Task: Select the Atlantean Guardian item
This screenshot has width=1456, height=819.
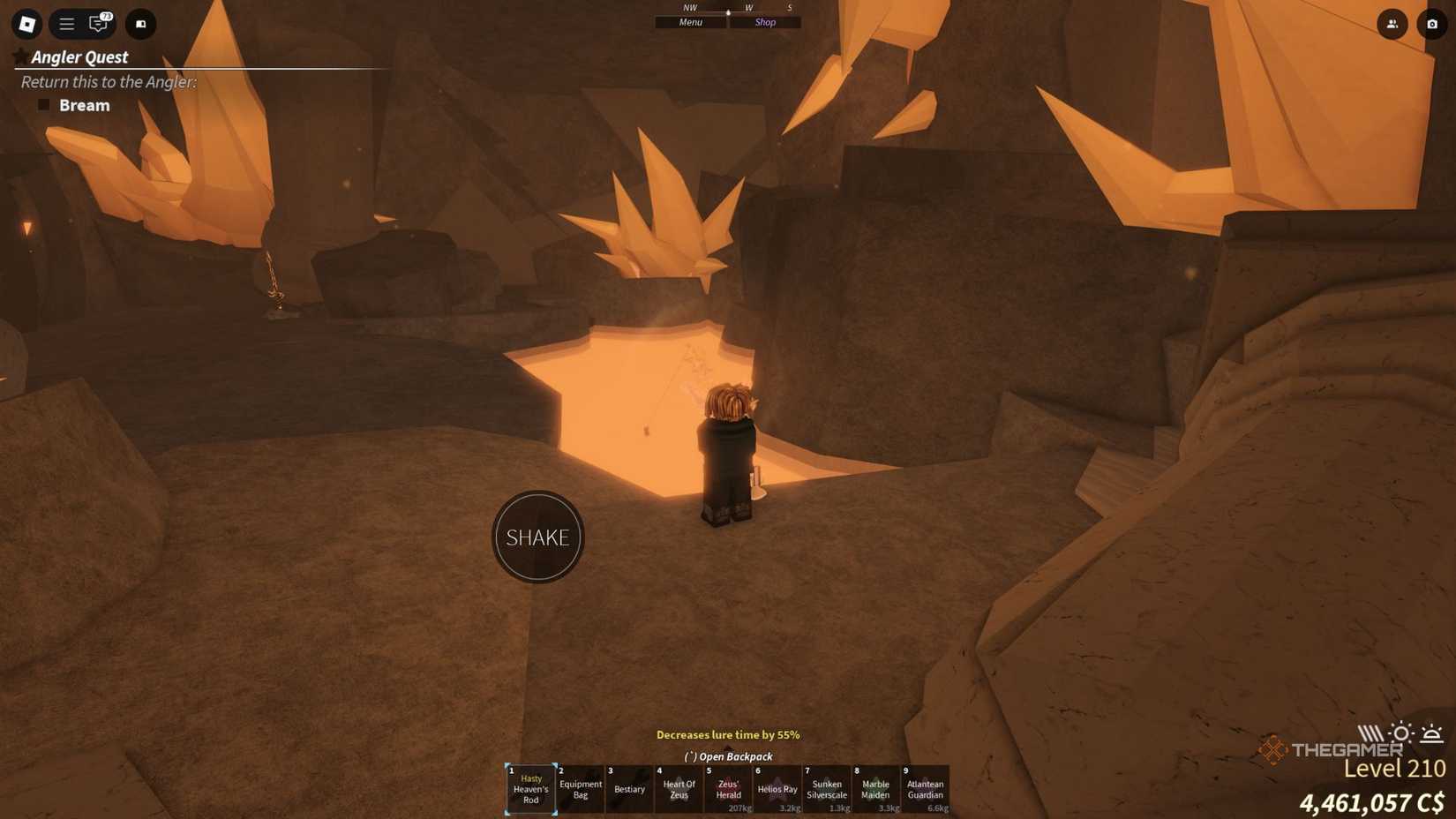Action: pyautogui.click(x=926, y=789)
